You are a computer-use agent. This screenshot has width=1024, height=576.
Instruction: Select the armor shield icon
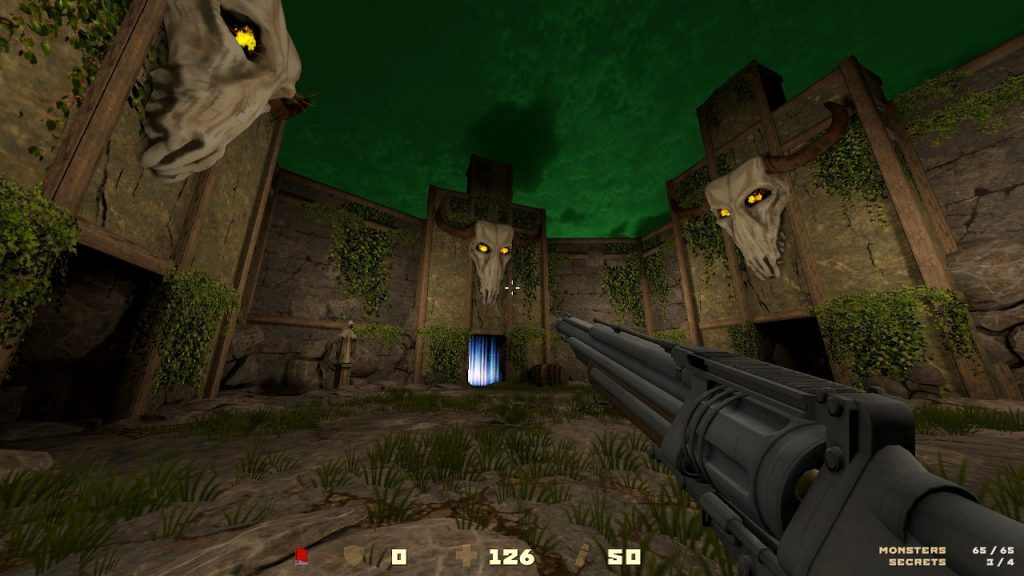[353, 556]
